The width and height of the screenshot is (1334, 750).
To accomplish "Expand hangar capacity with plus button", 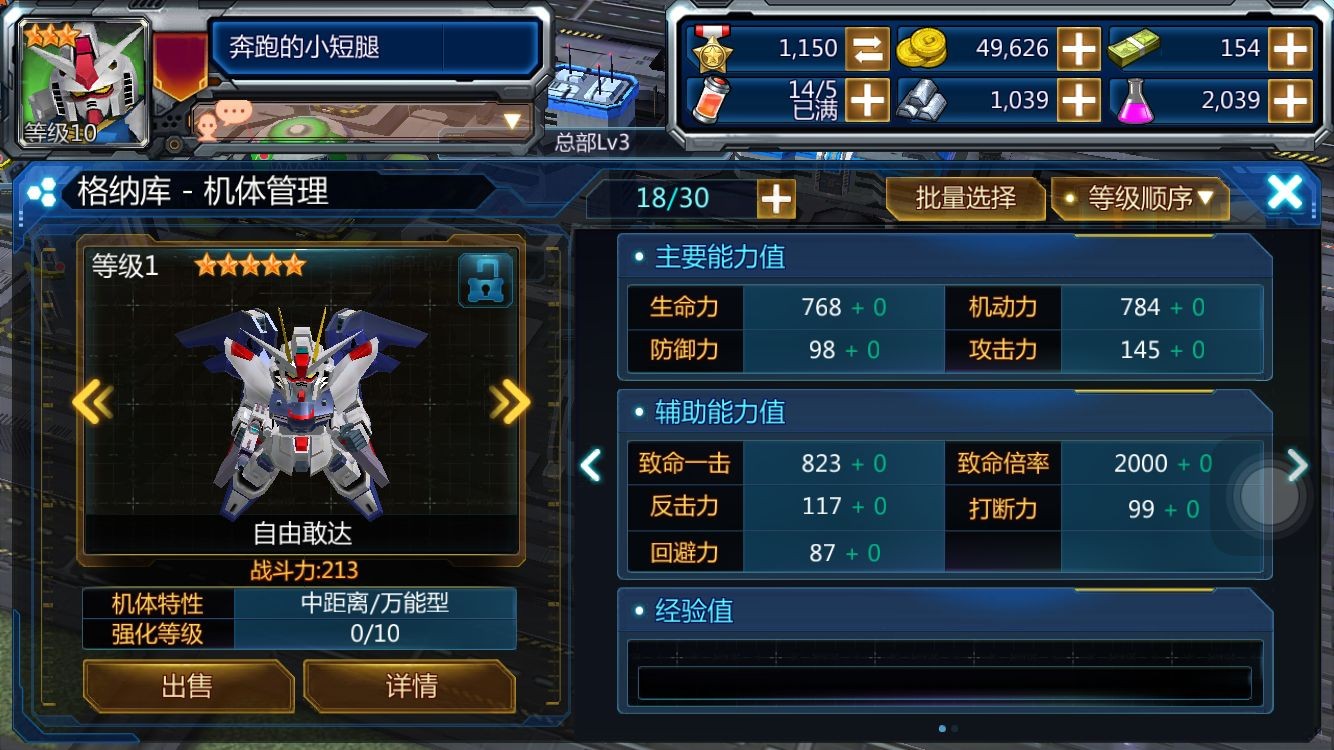I will point(776,199).
